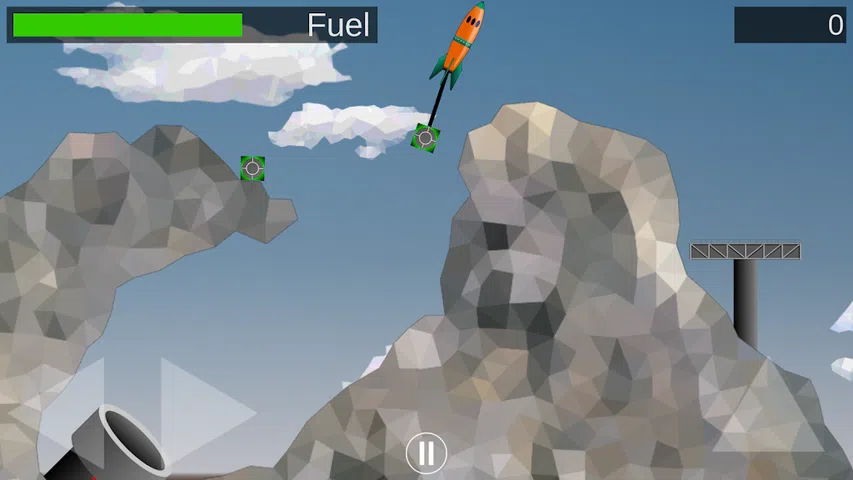The width and height of the screenshot is (853, 480).
Task: Pause the game with the round pause button
Action: tap(426, 453)
